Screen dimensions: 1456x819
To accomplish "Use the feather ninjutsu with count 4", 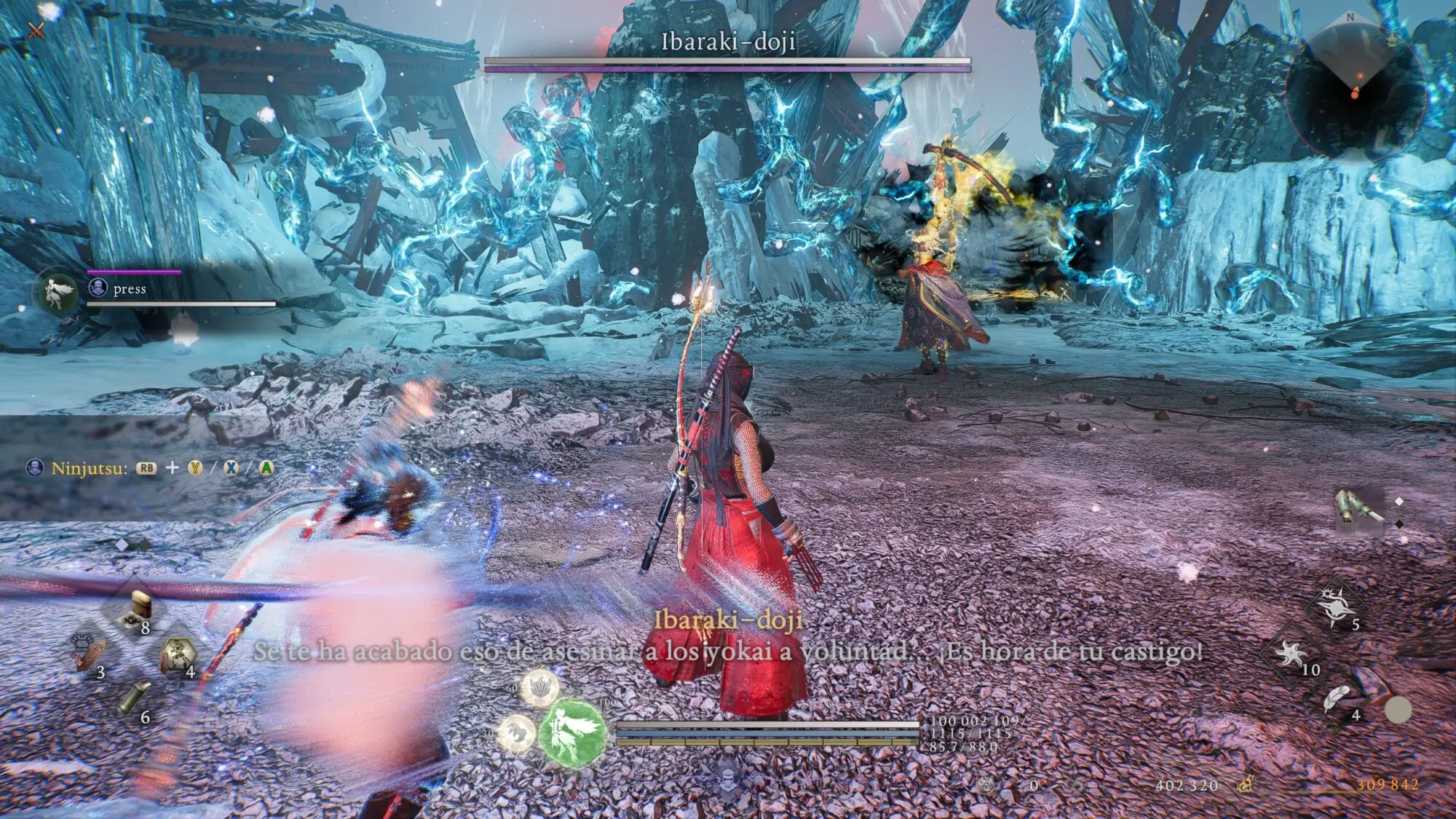I will (1337, 699).
